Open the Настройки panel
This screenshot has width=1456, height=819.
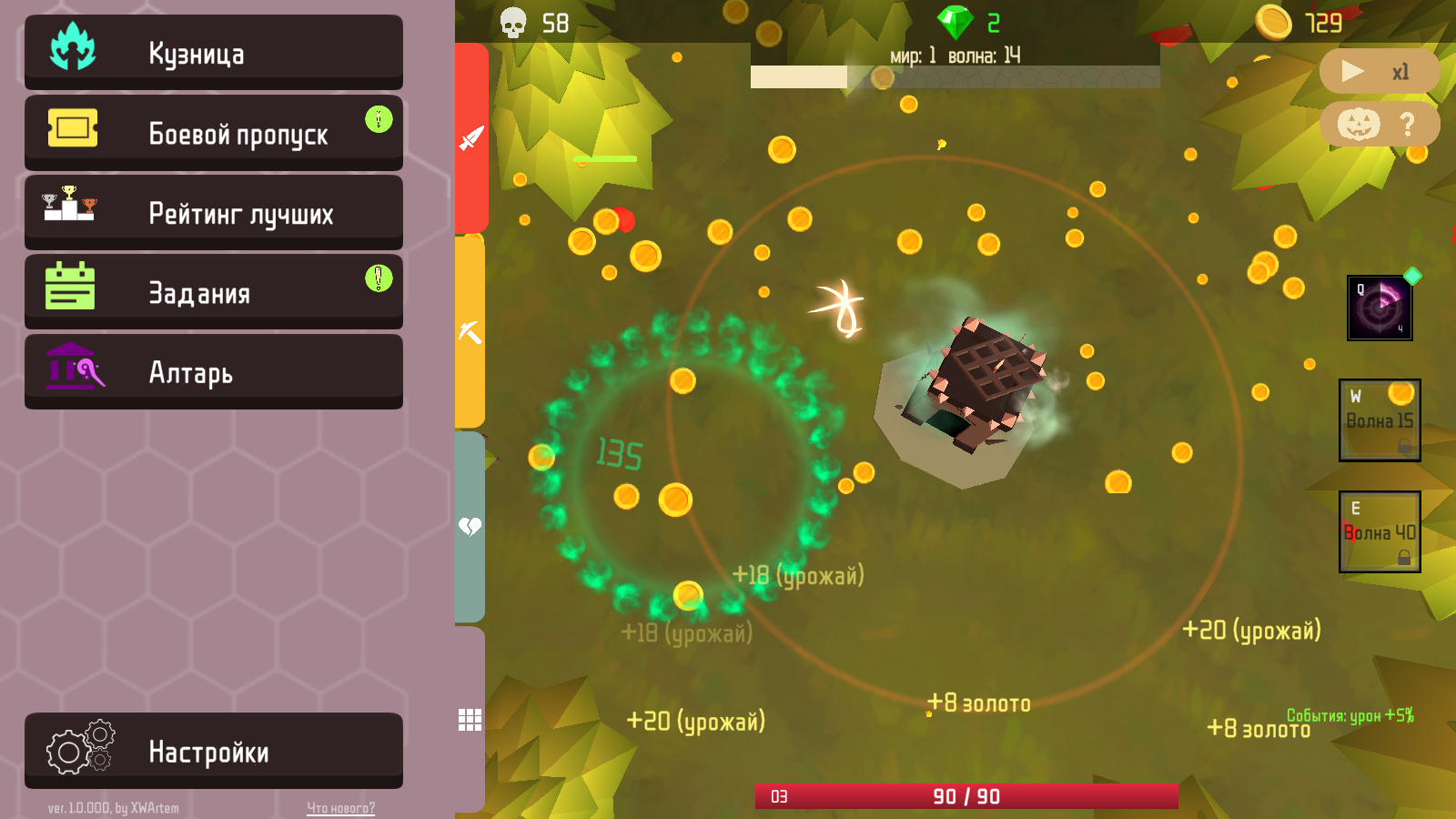[x=213, y=750]
